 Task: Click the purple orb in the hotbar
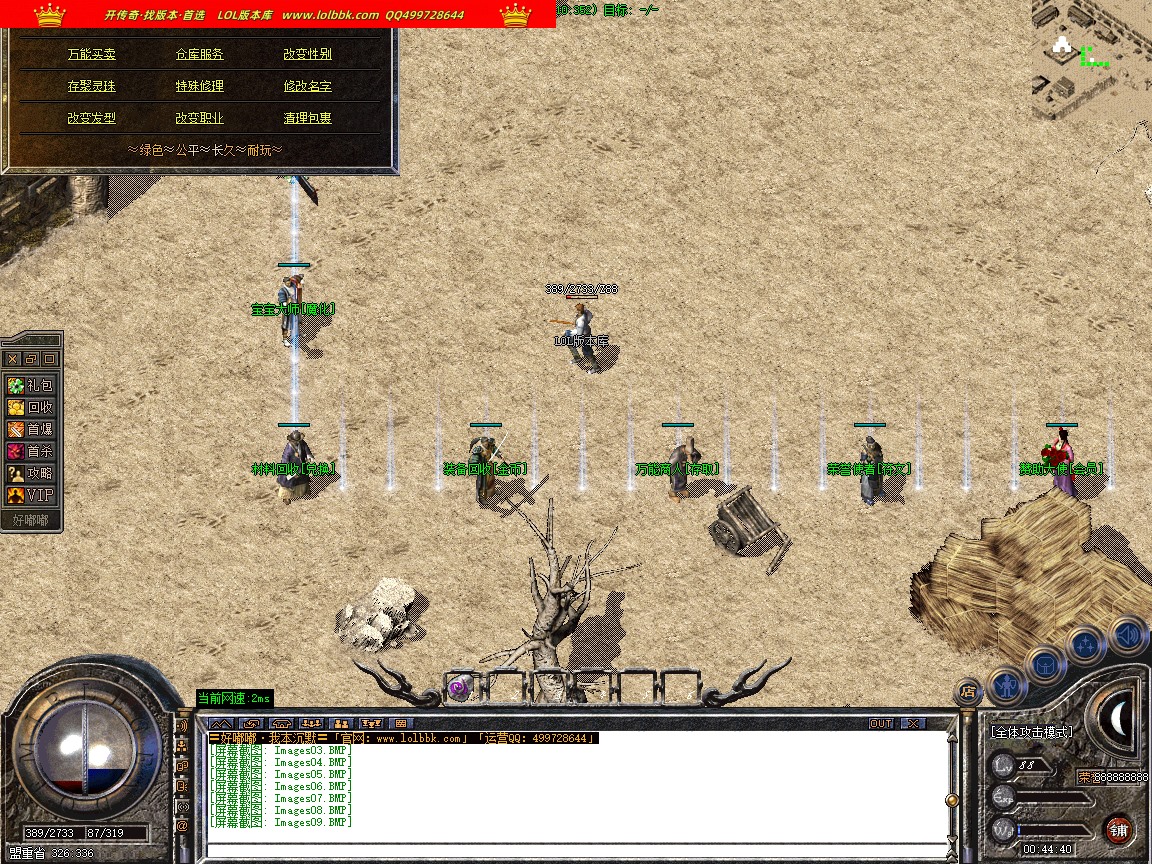tap(459, 686)
